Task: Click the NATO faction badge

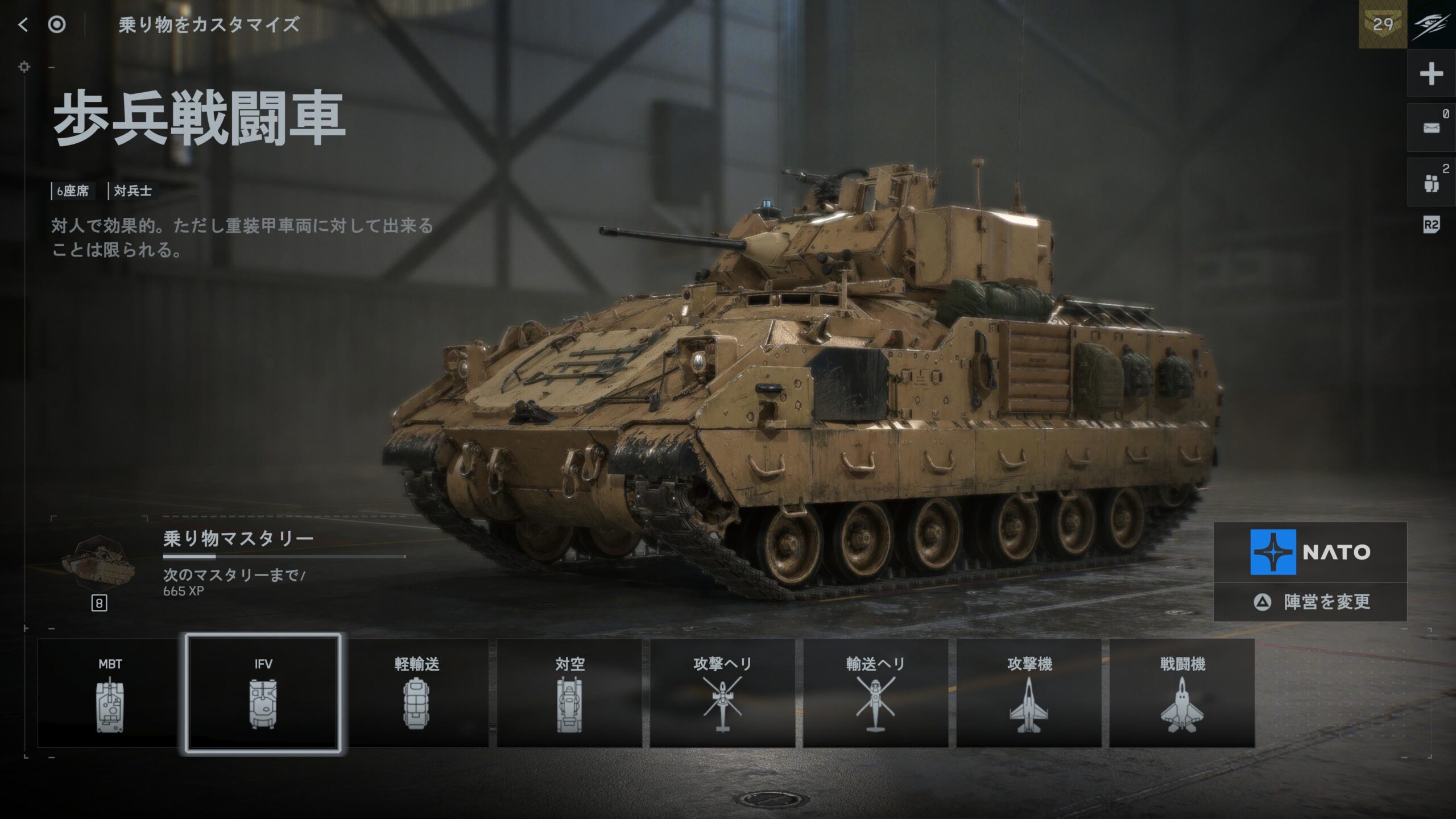Action: tap(1310, 552)
